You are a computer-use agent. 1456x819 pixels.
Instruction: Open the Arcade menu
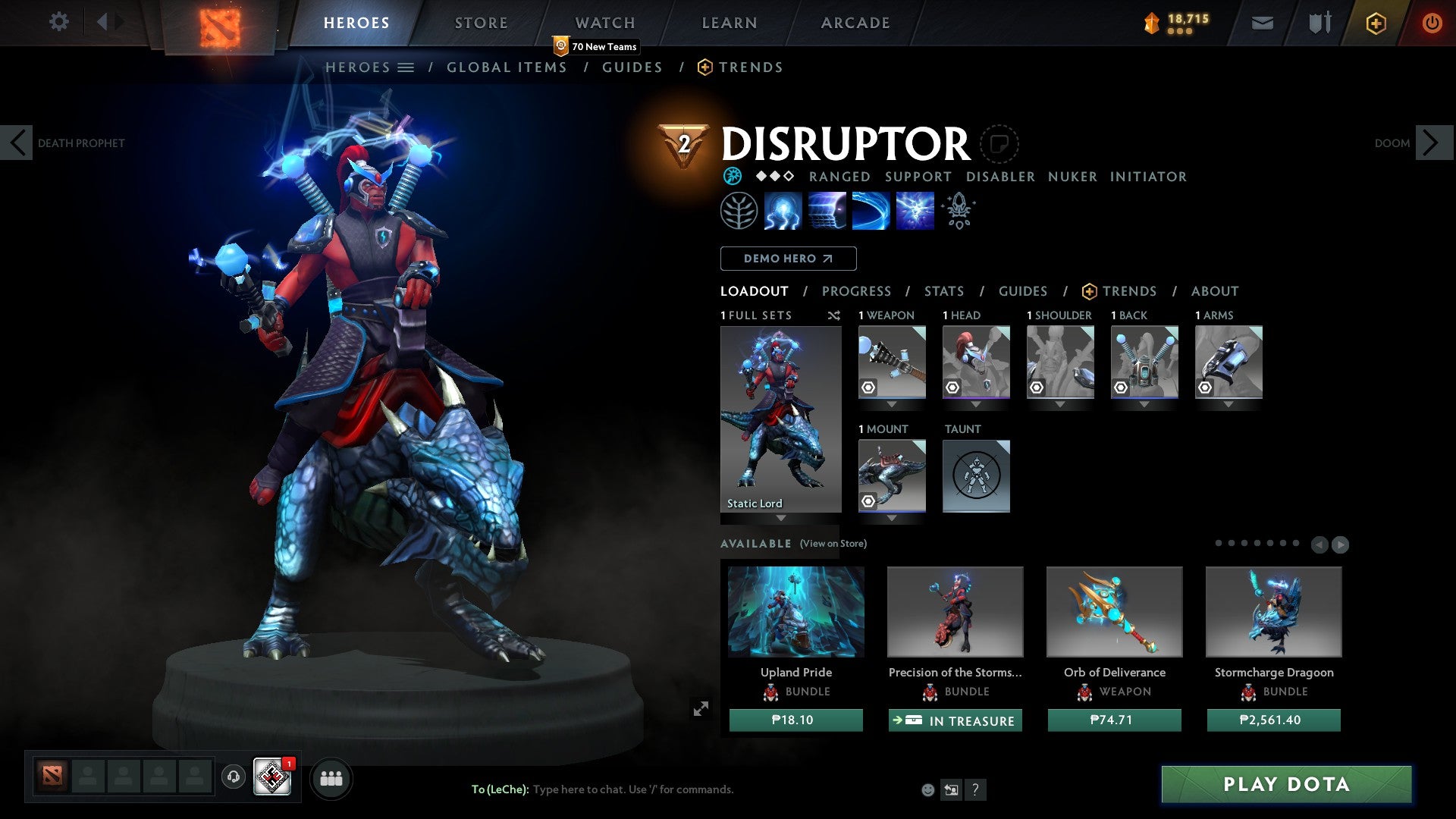[855, 23]
